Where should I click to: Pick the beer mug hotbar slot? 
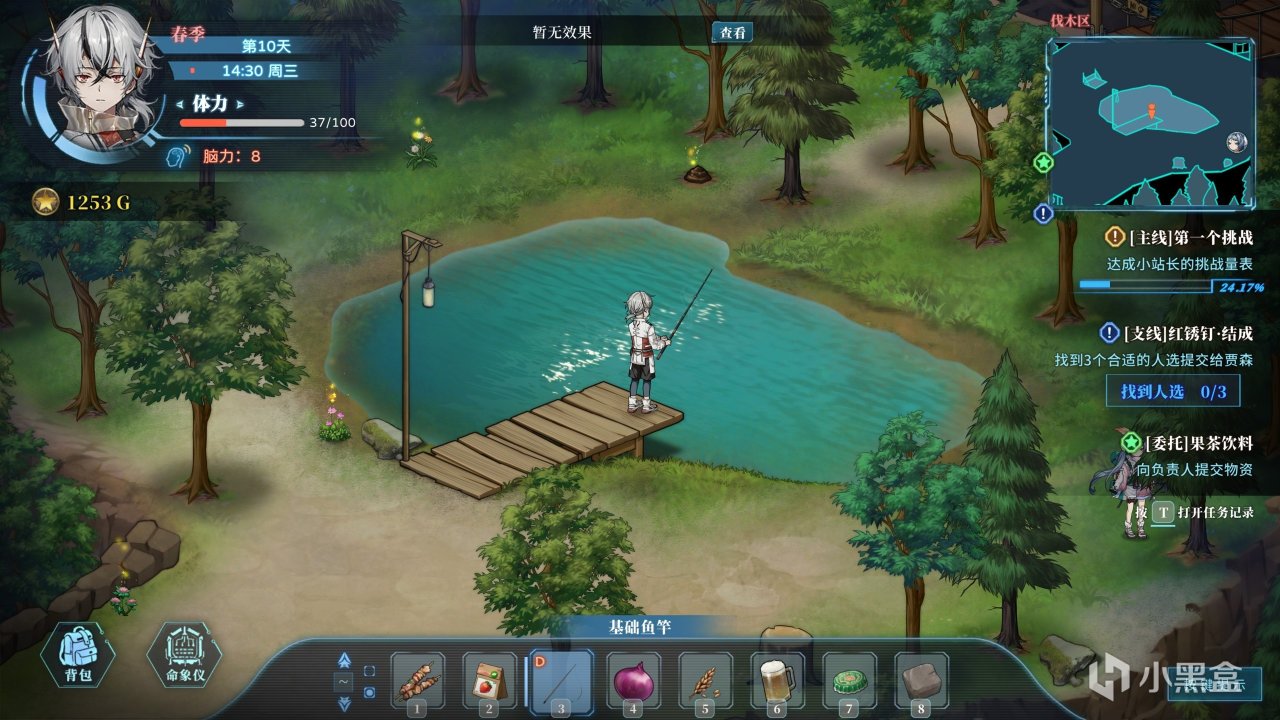(x=777, y=681)
